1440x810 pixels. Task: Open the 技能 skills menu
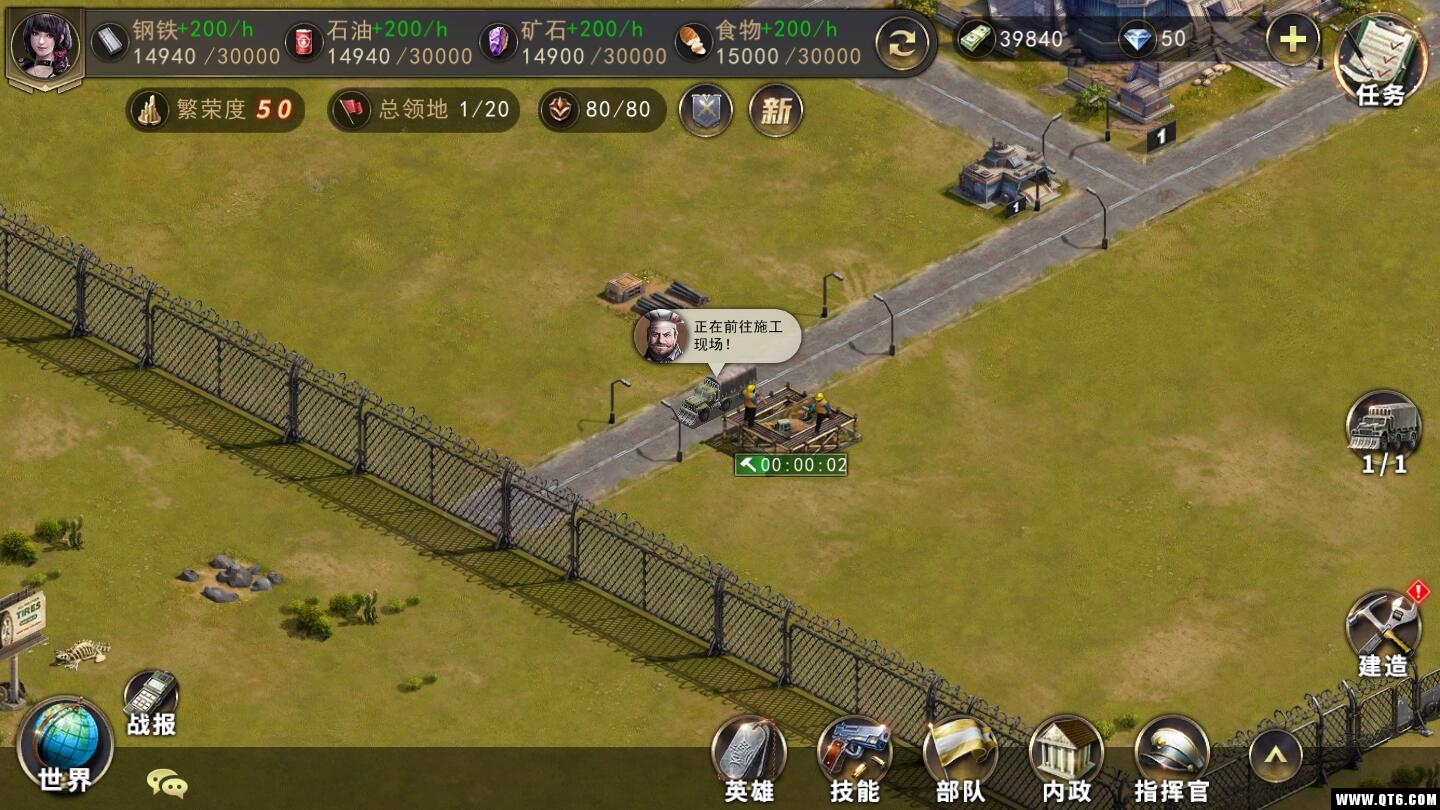pyautogui.click(x=855, y=760)
